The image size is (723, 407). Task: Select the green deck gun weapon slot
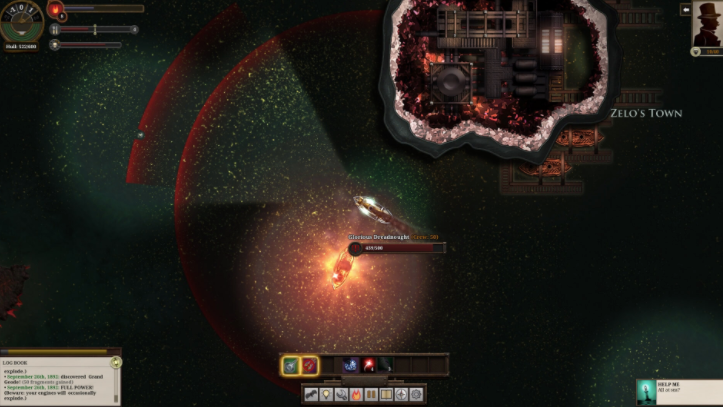[290, 366]
